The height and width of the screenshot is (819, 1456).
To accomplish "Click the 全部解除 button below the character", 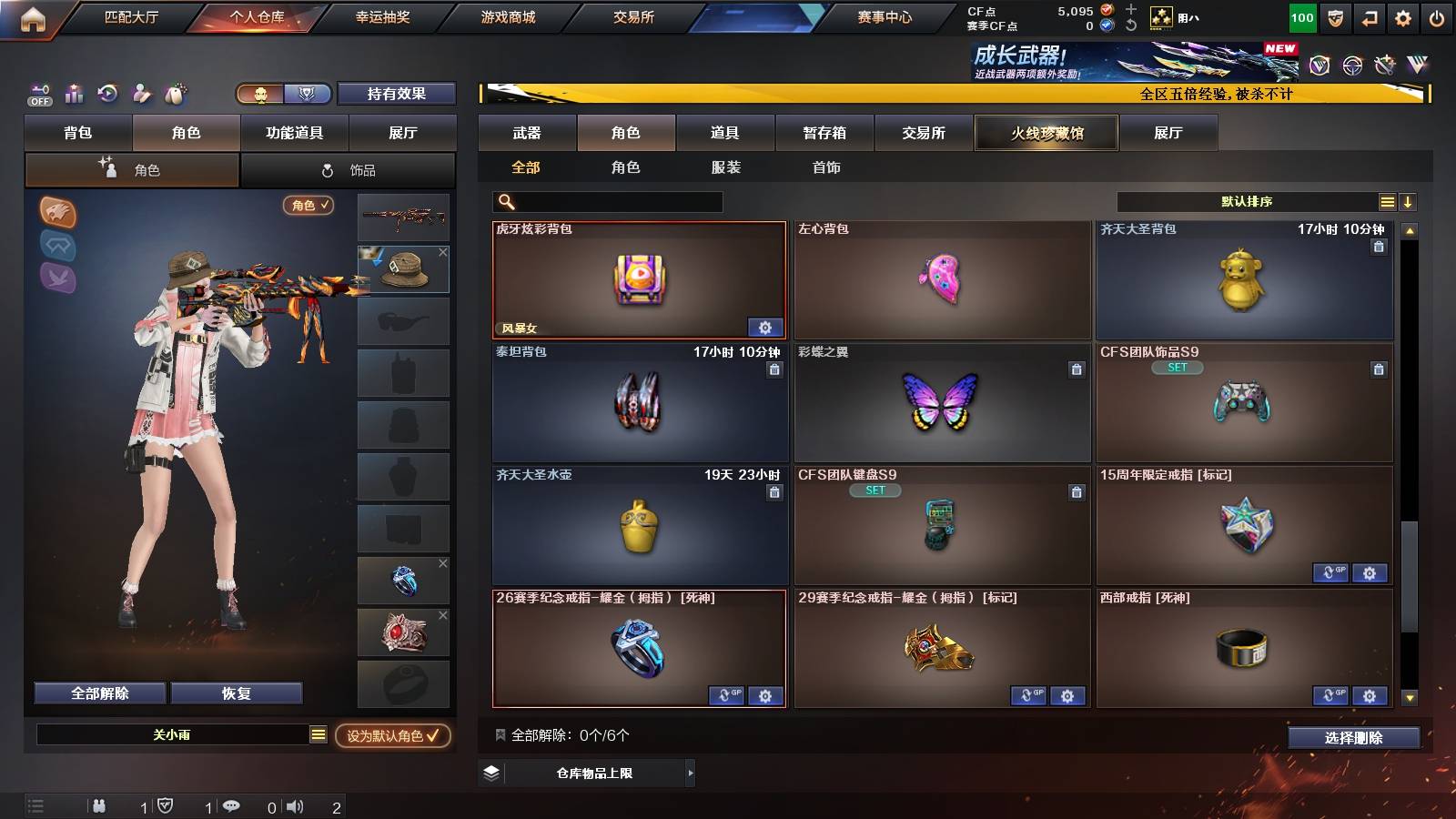I will (99, 693).
